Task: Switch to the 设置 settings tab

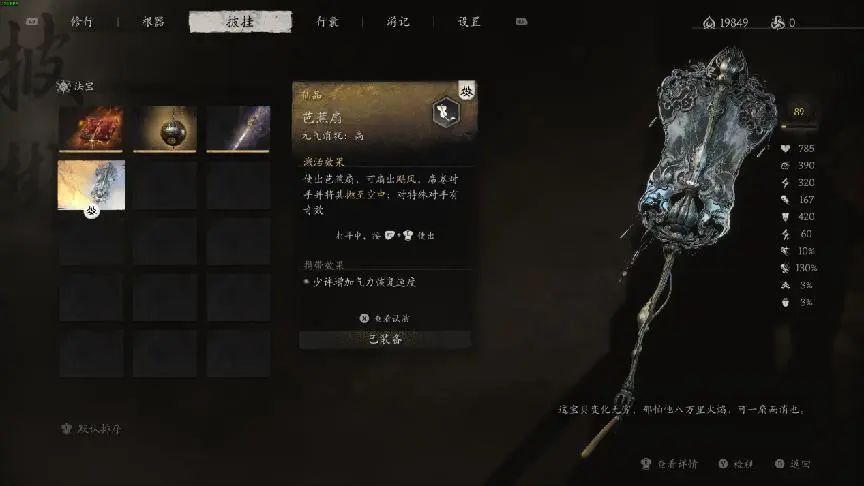Action: click(x=469, y=21)
